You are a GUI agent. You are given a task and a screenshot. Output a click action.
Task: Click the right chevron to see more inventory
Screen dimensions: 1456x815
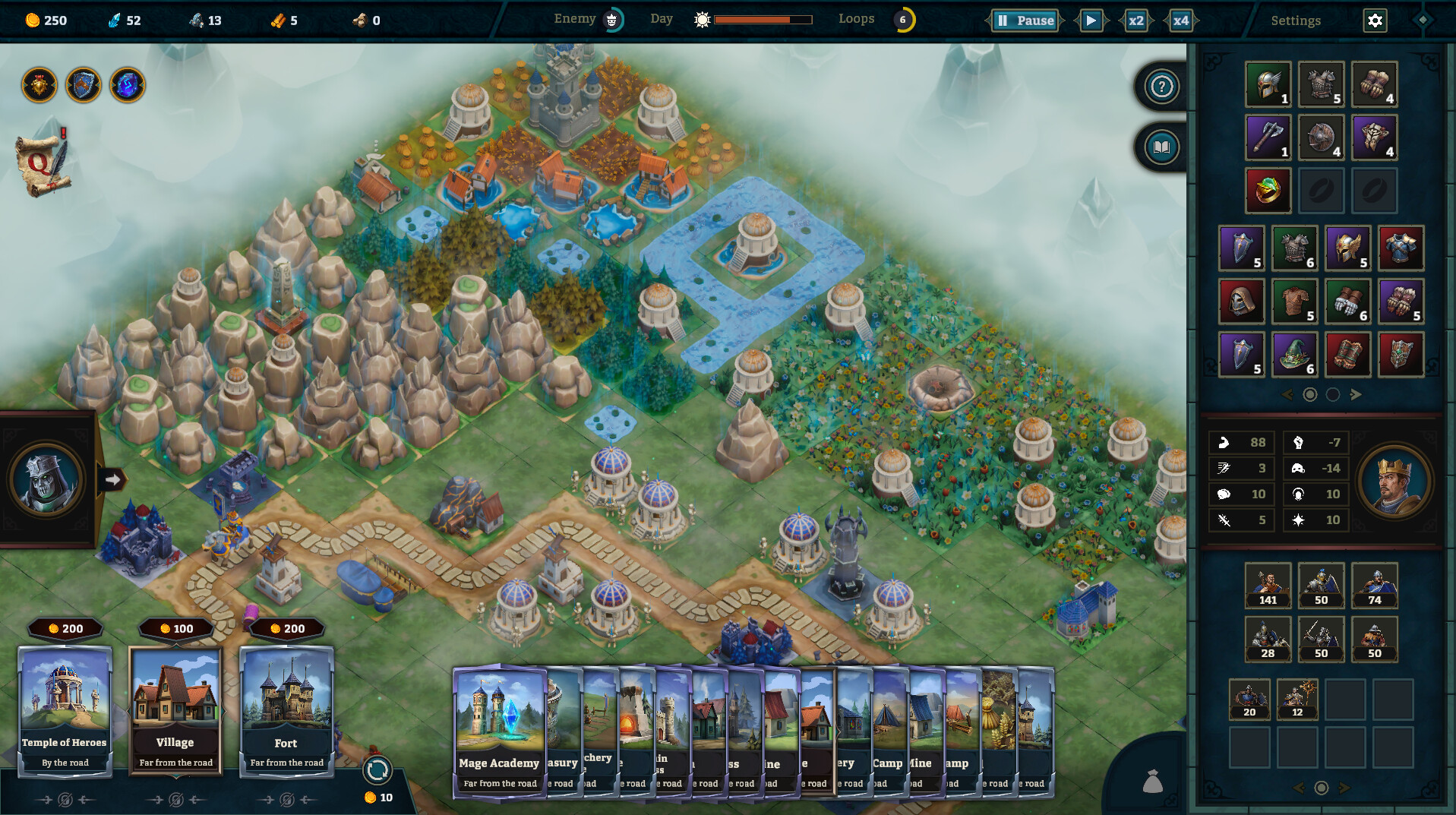coord(1357,395)
